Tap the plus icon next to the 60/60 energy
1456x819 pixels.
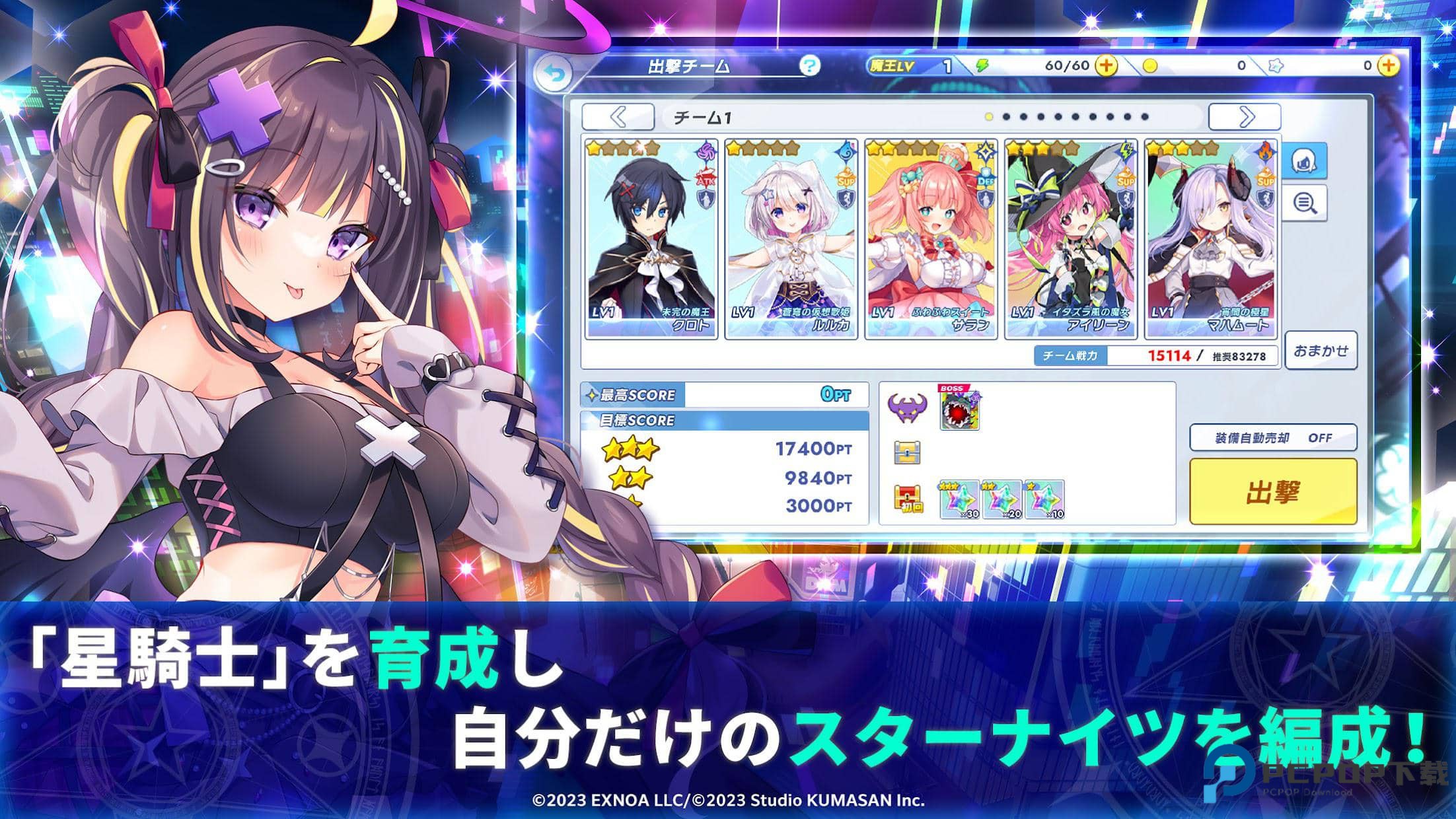coord(1107,66)
